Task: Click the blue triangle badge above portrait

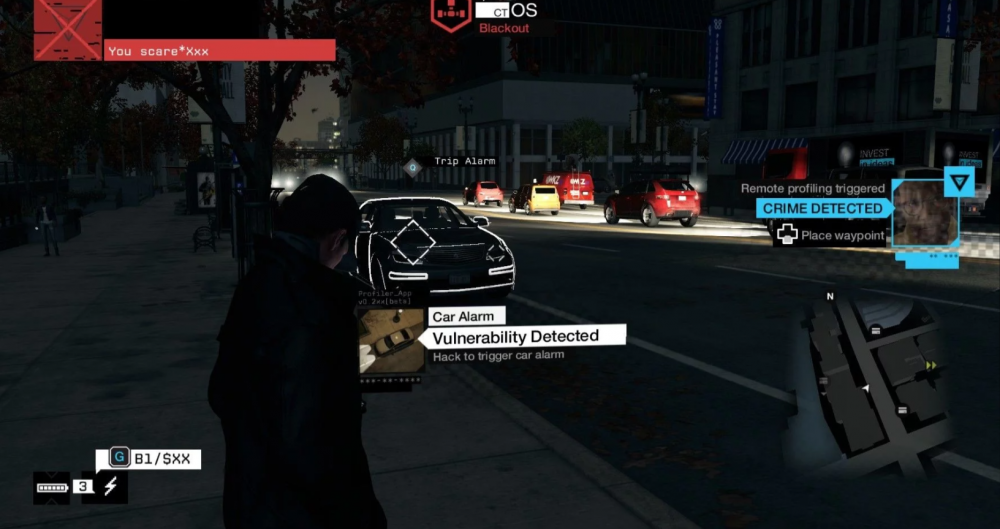Action: pos(959,182)
